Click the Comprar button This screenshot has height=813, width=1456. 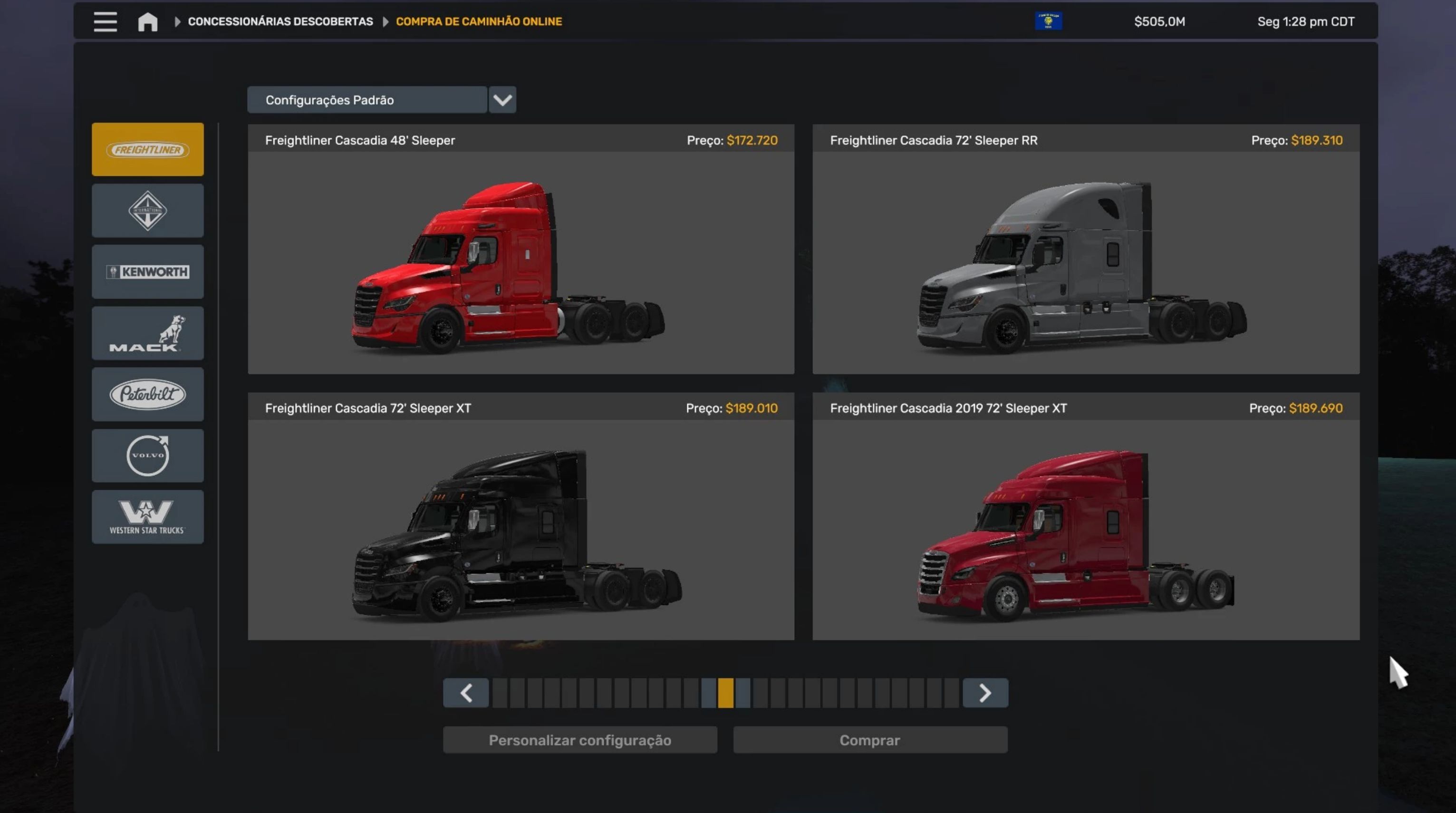870,740
